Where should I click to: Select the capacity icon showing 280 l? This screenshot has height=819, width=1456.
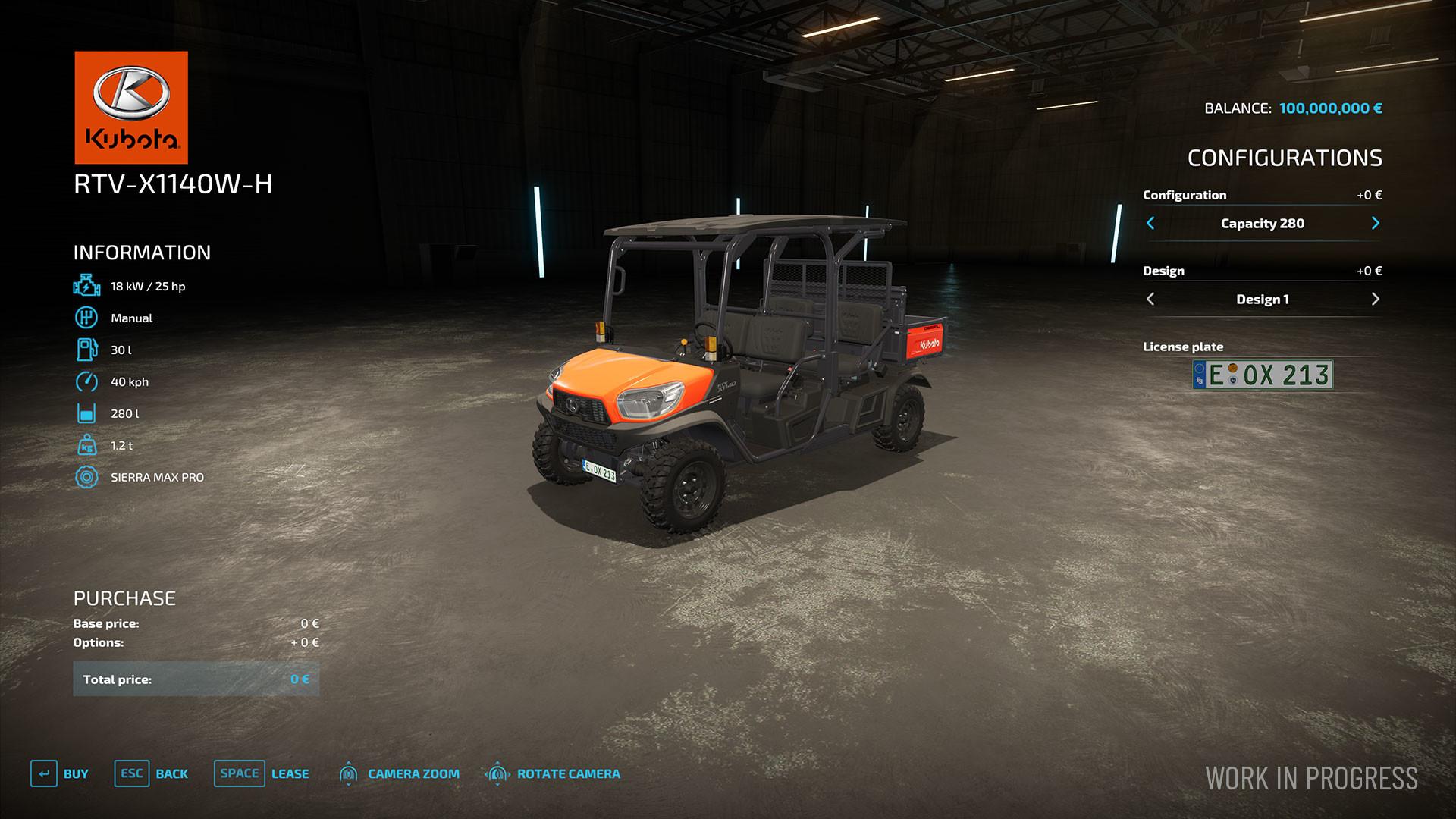point(86,413)
